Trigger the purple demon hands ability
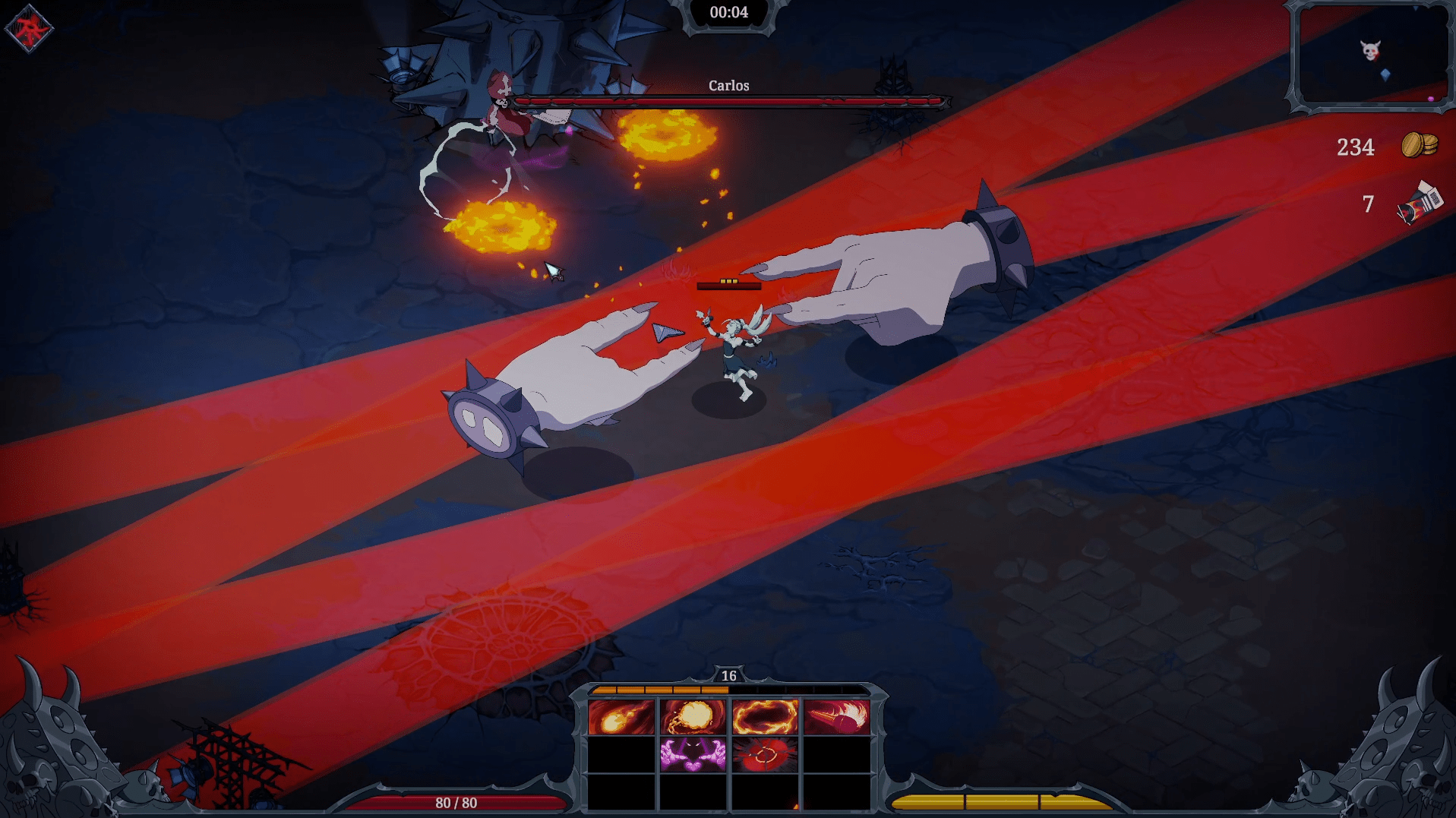The width and height of the screenshot is (1456, 818). (x=693, y=755)
